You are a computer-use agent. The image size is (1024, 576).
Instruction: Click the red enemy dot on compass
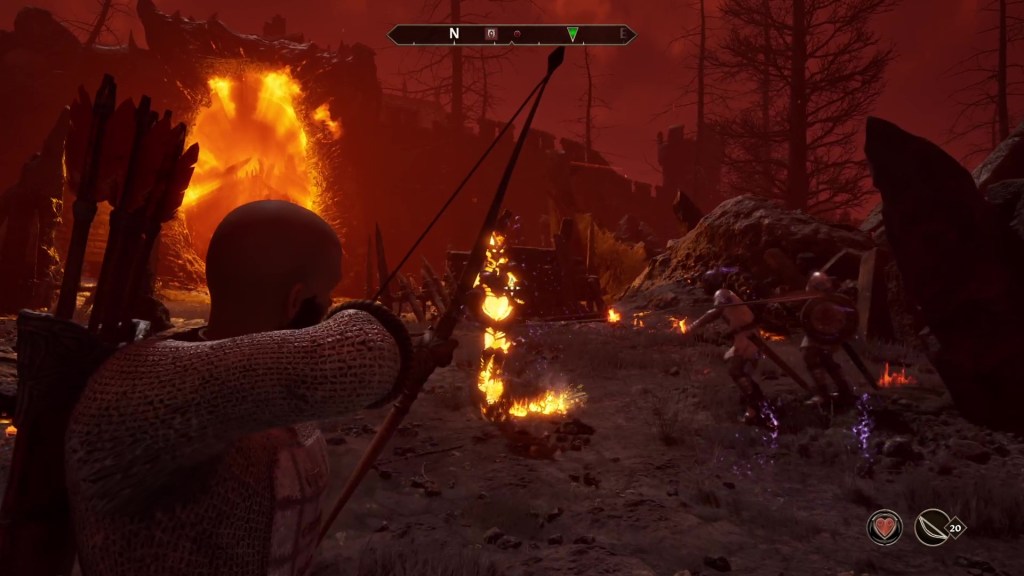click(518, 34)
